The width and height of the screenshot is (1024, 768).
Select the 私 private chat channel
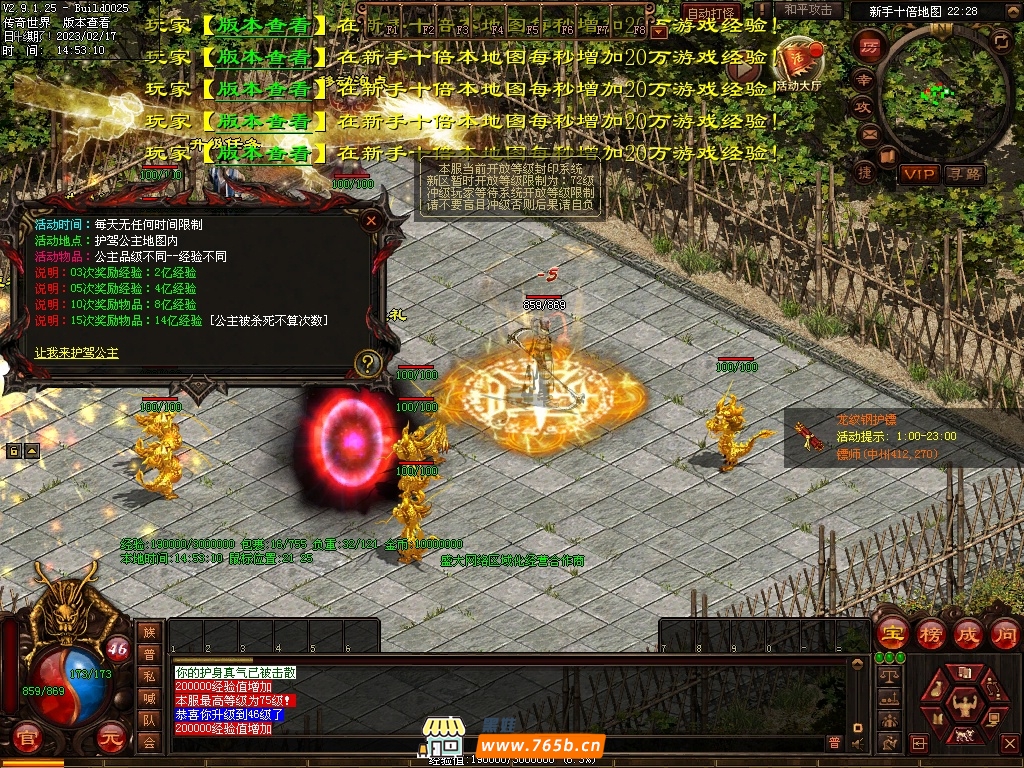coord(149,676)
